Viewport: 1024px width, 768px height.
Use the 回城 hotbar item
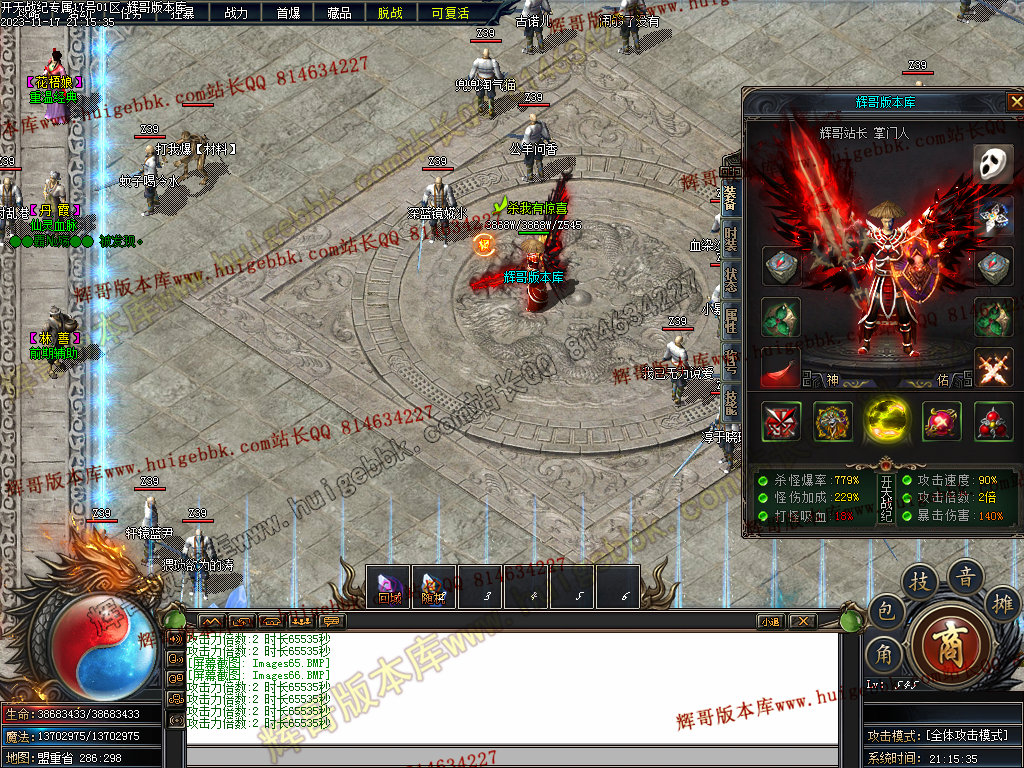(x=388, y=587)
